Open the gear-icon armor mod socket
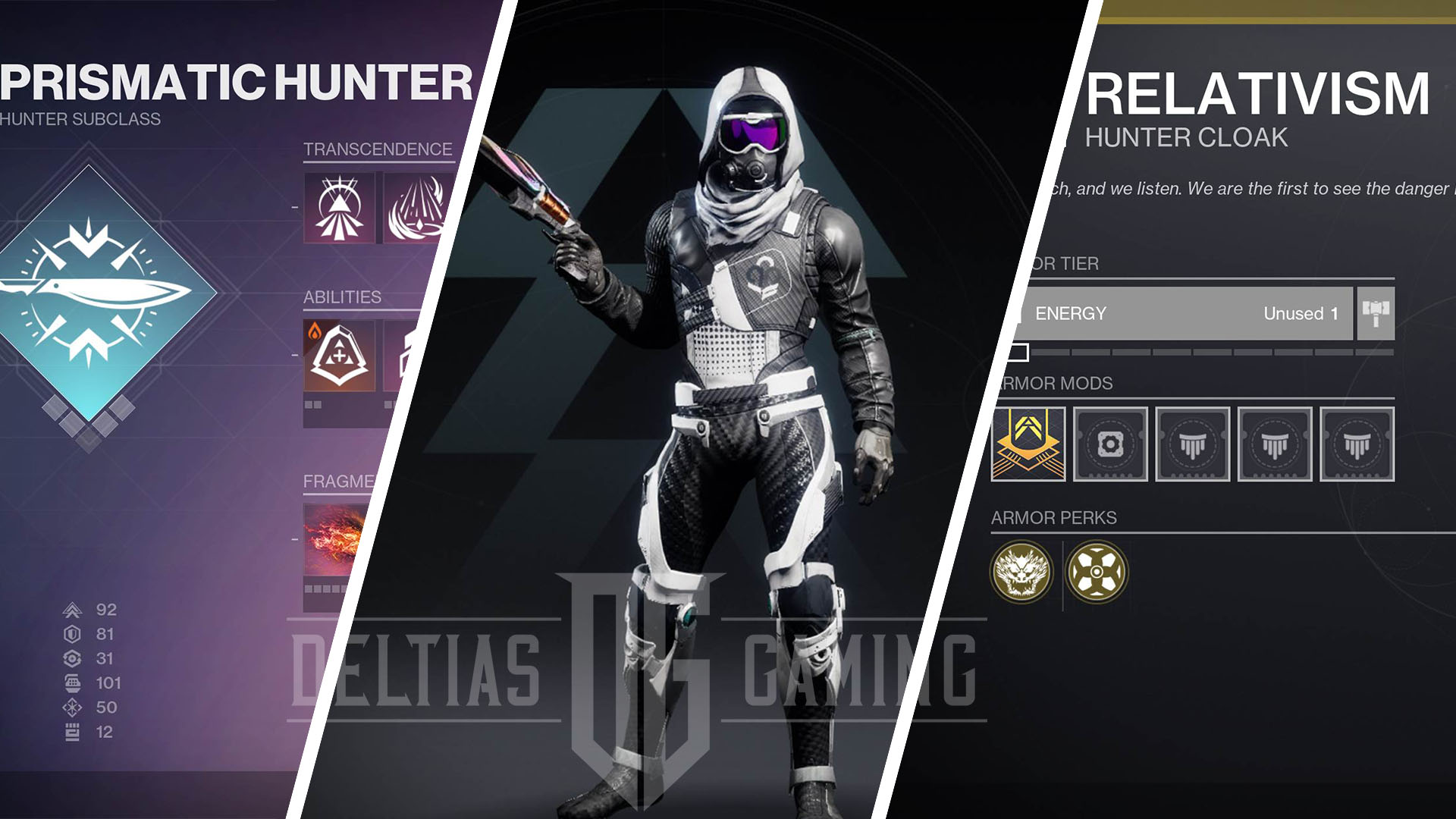This screenshot has height=819, width=1456. click(1110, 444)
